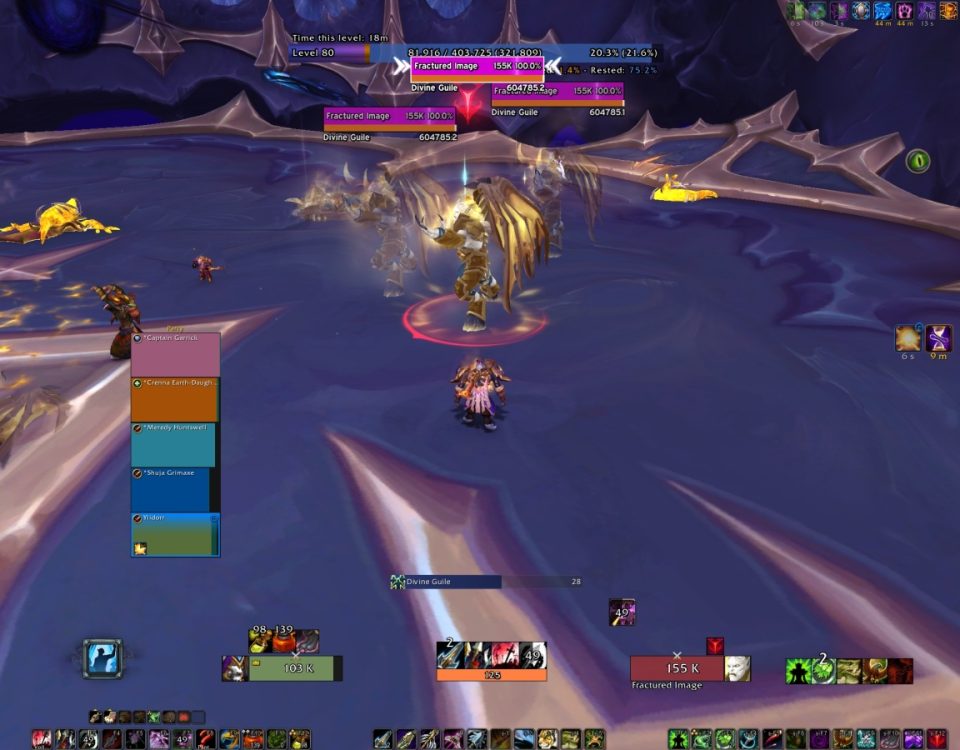This screenshot has height=750, width=960.
Task: Activate the blue silhouette extra action button
Action: click(x=102, y=659)
